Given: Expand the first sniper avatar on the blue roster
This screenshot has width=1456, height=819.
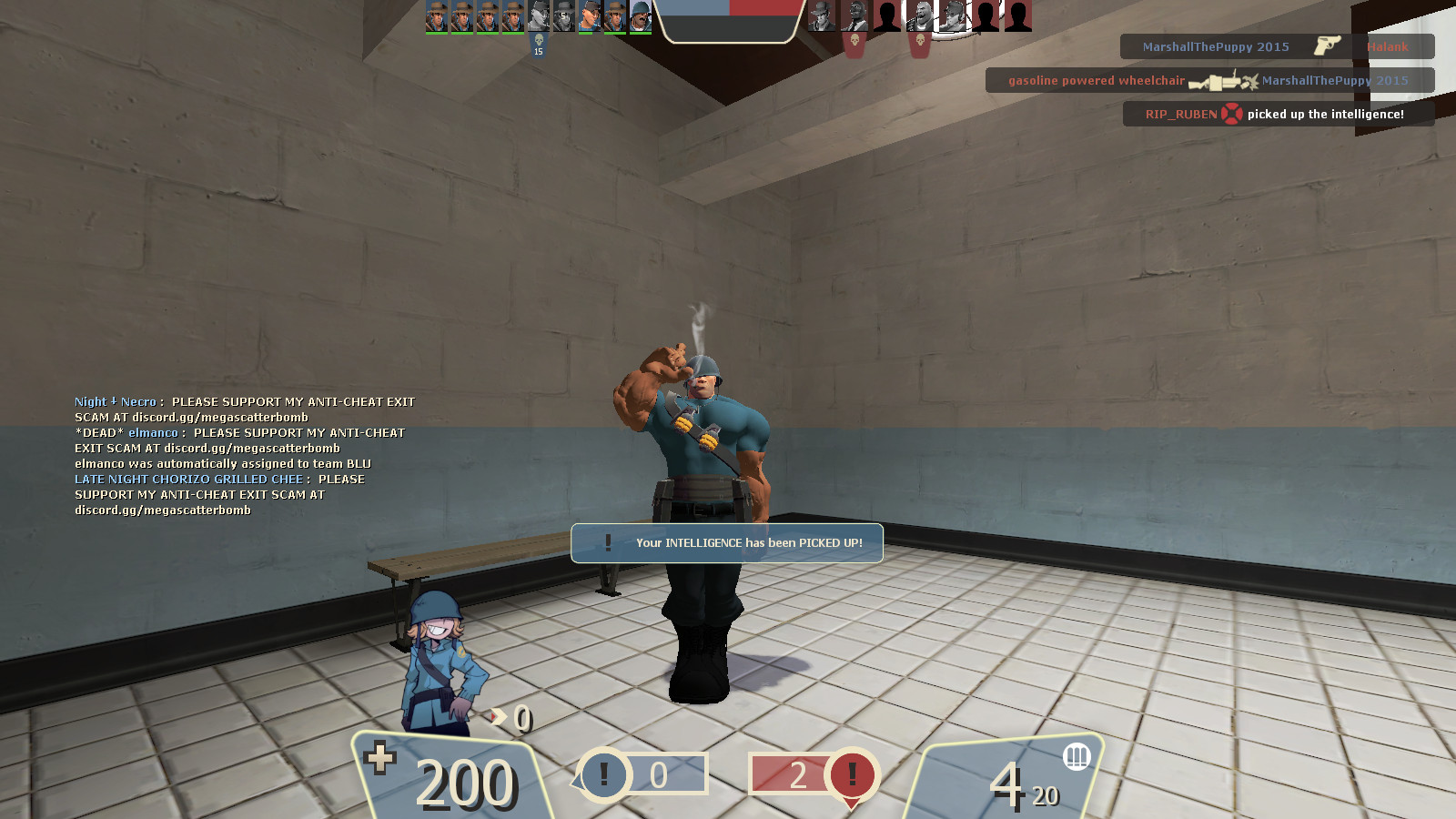Looking at the screenshot, I should [436, 16].
